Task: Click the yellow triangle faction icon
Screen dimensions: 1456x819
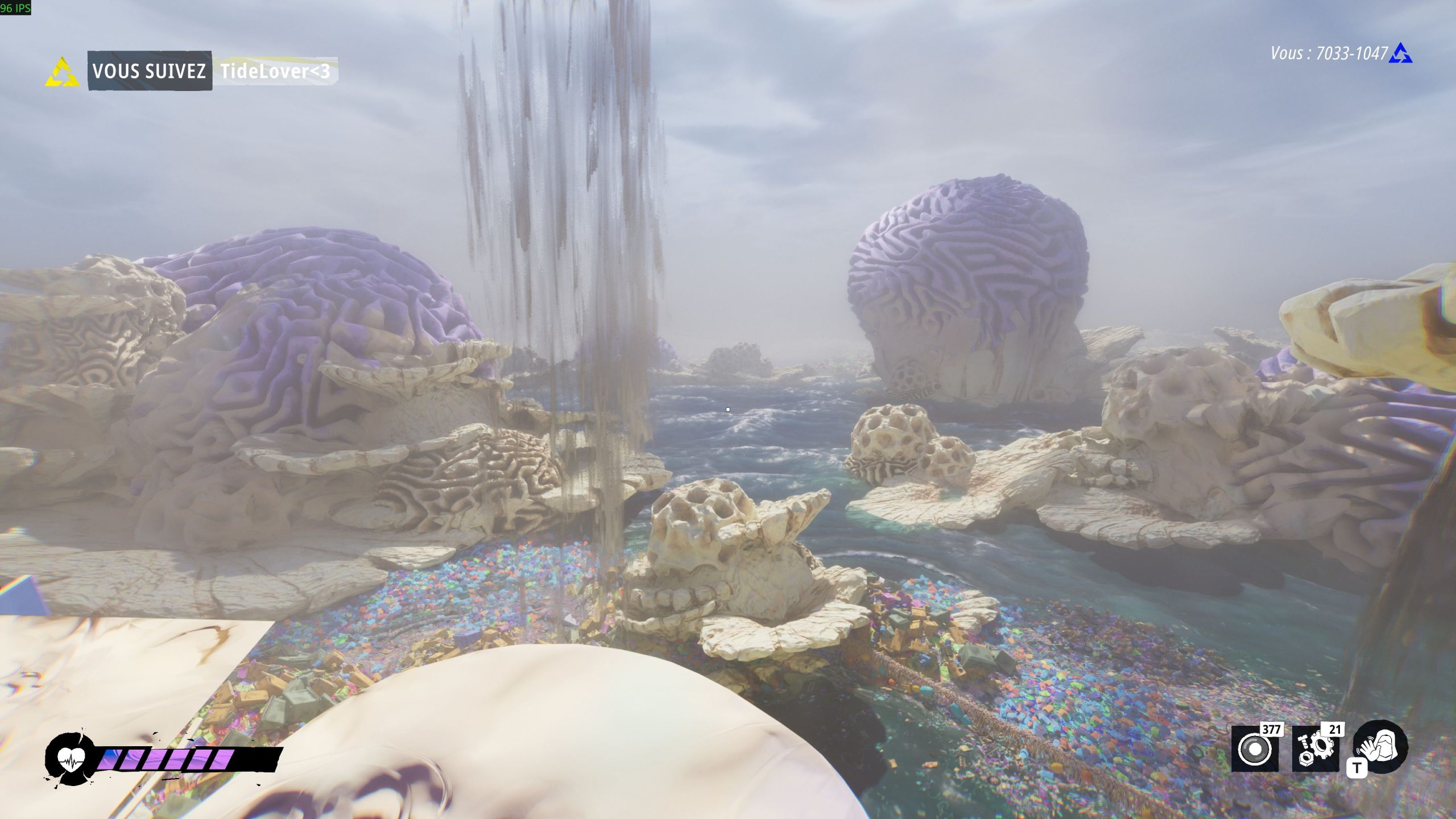Action: 61,72
